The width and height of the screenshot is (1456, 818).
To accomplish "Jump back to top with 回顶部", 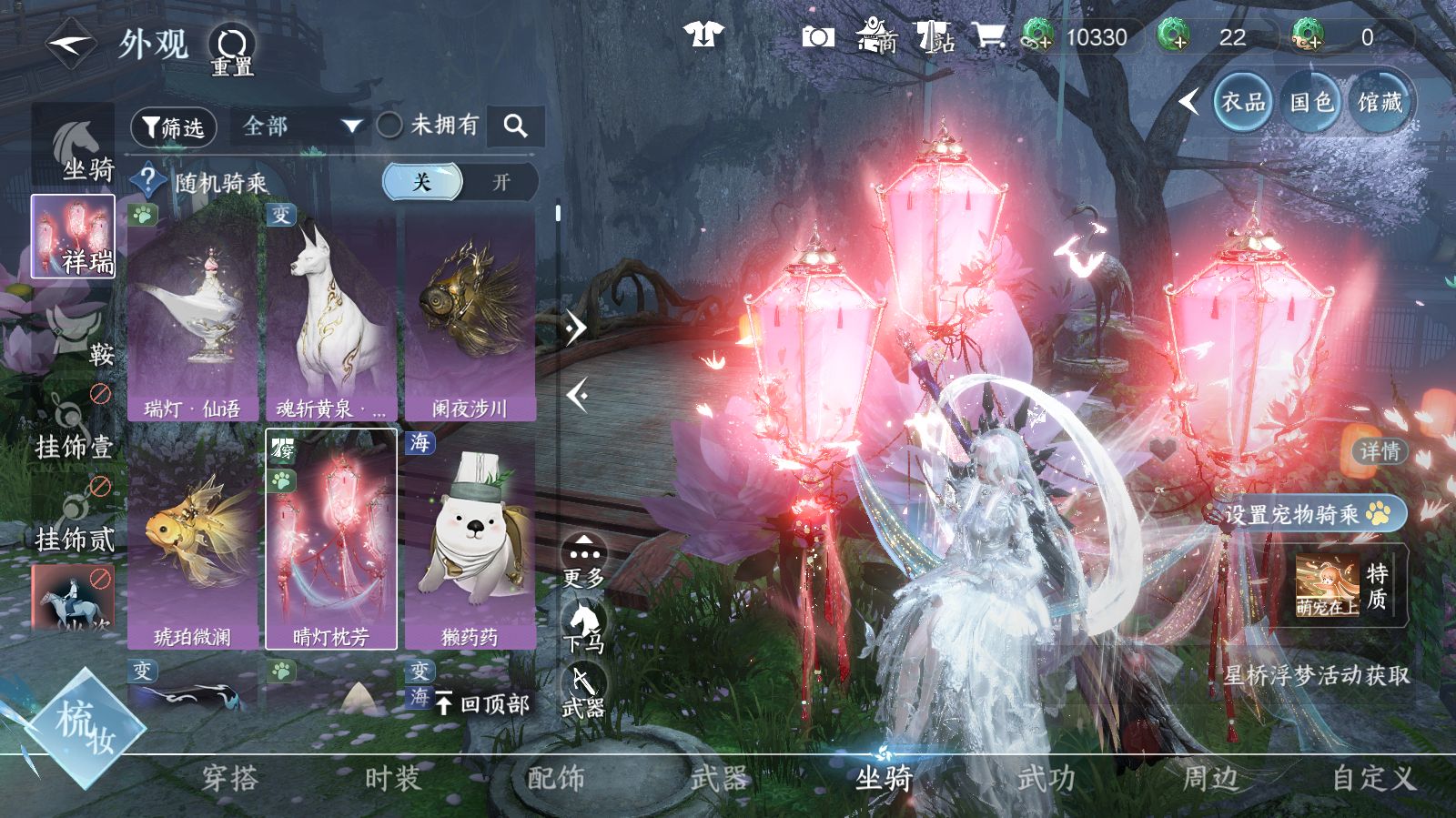I will point(482,703).
